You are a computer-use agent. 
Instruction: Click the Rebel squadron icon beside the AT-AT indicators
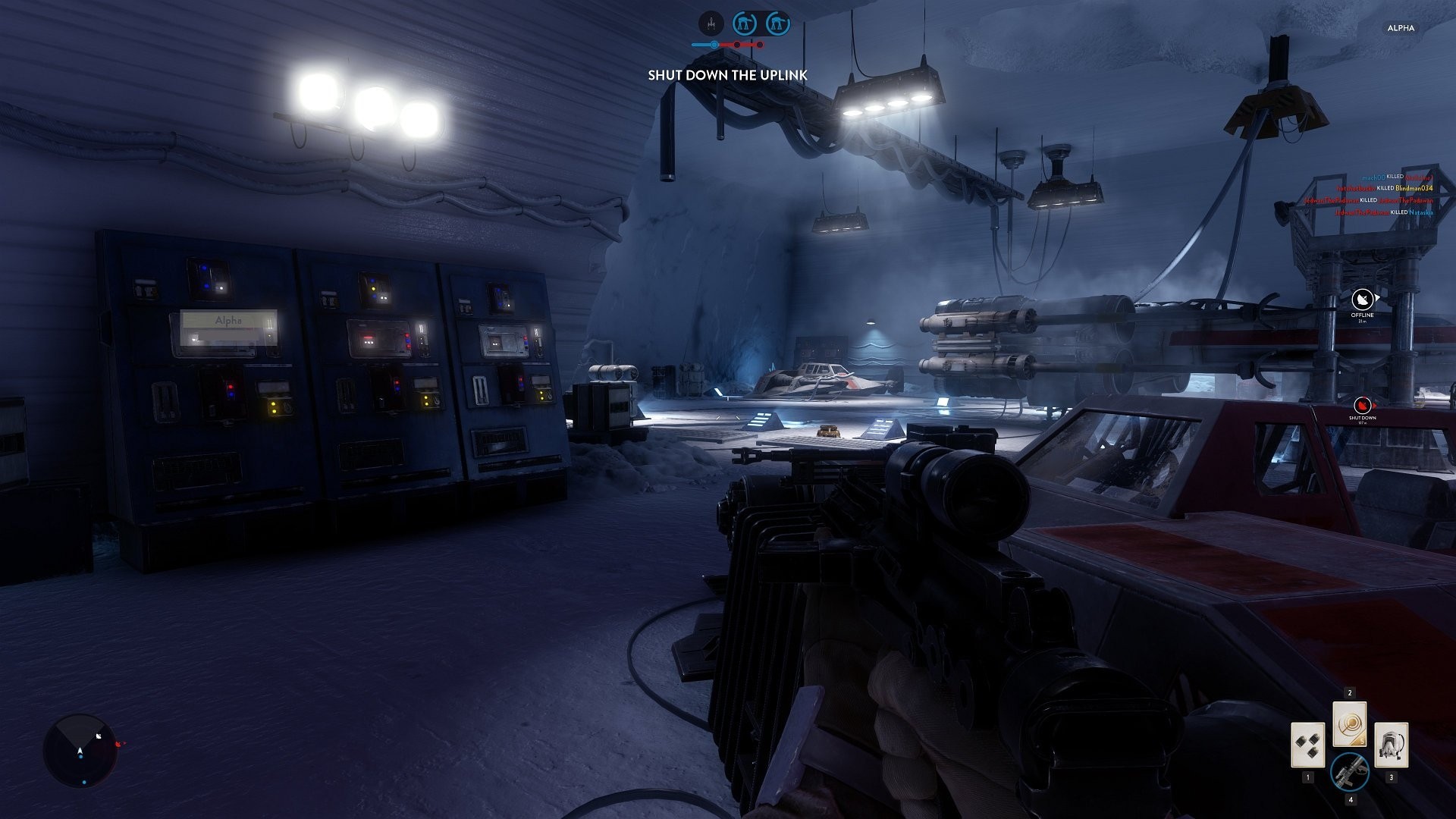(711, 24)
